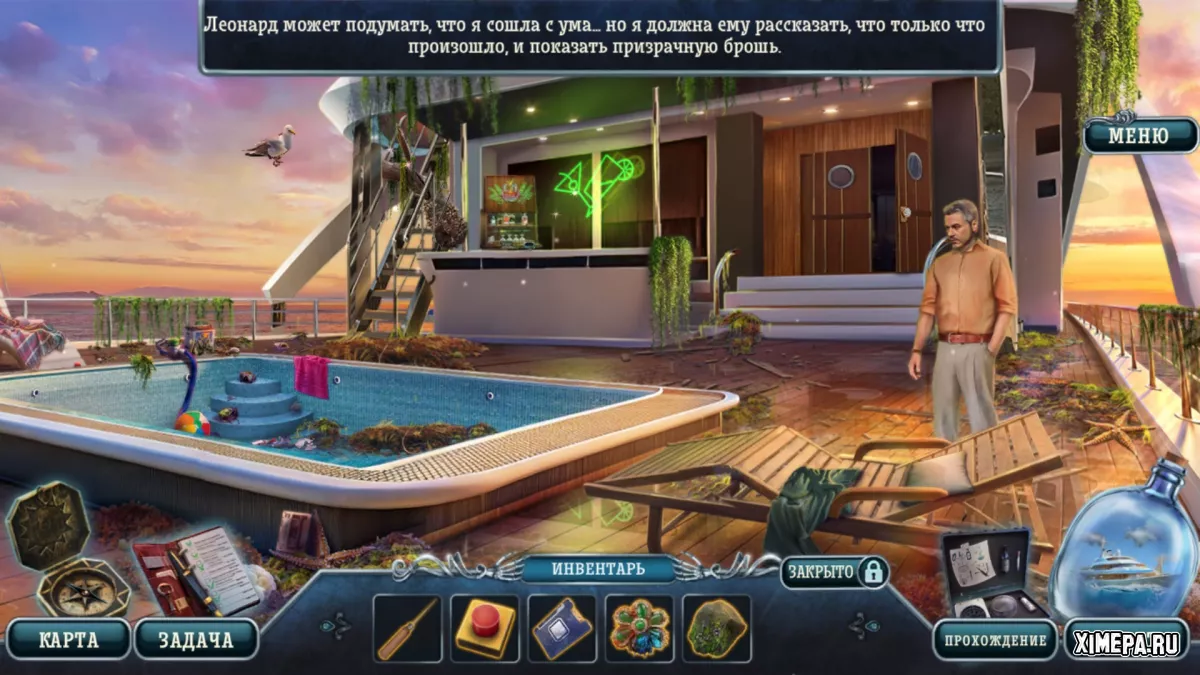Choose the blue chip card item
Viewport: 1200px width, 675px height.
[562, 629]
